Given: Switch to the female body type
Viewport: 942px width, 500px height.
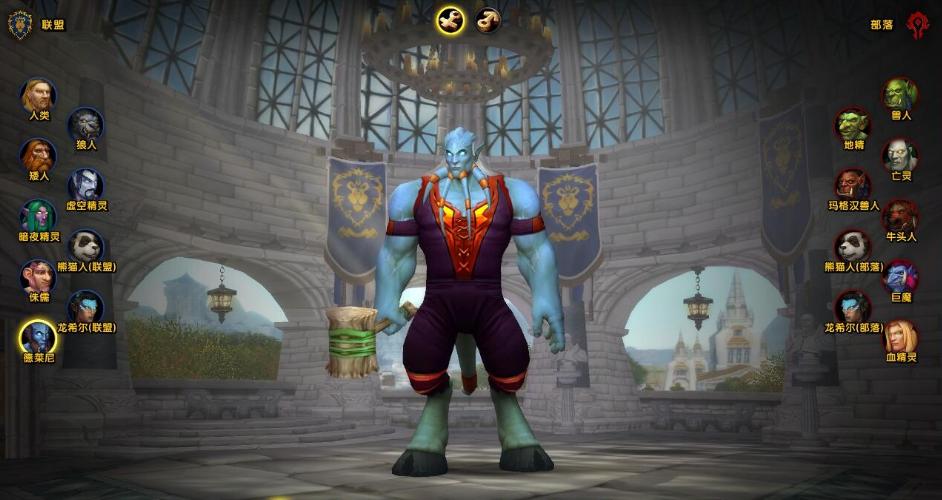Looking at the screenshot, I should [x=488, y=20].
